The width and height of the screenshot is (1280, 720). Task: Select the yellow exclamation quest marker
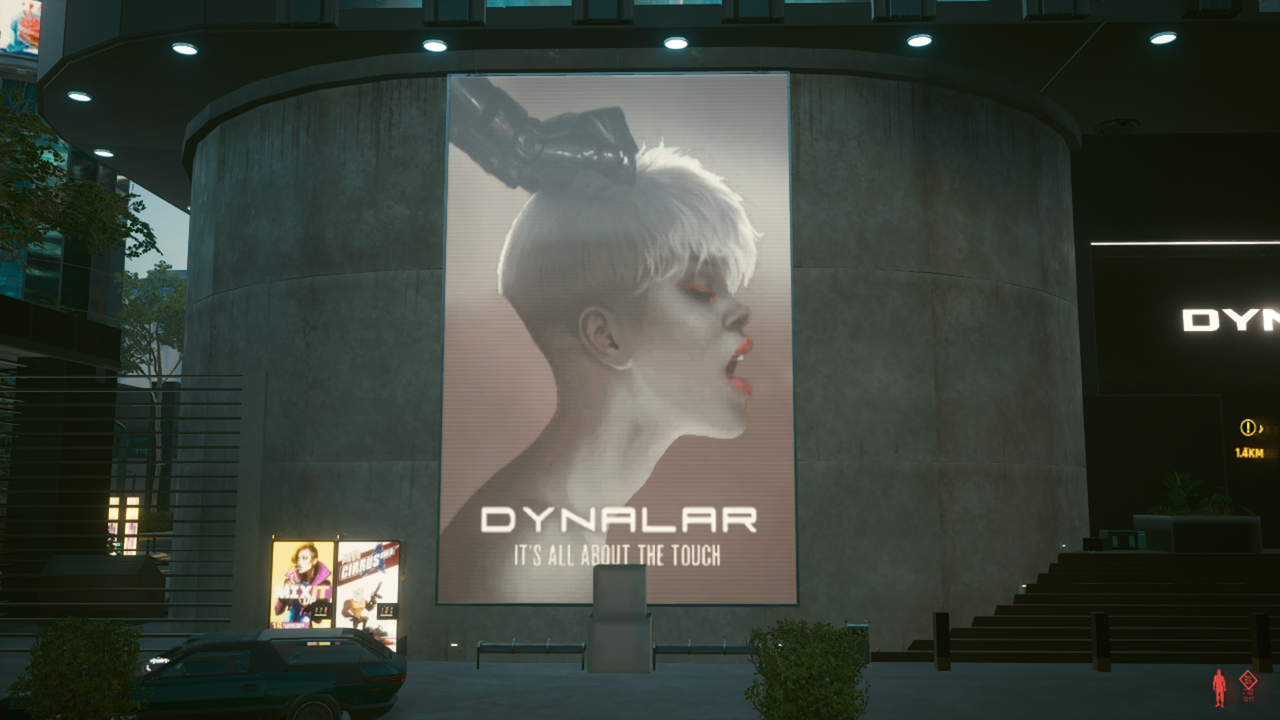(x=1247, y=428)
